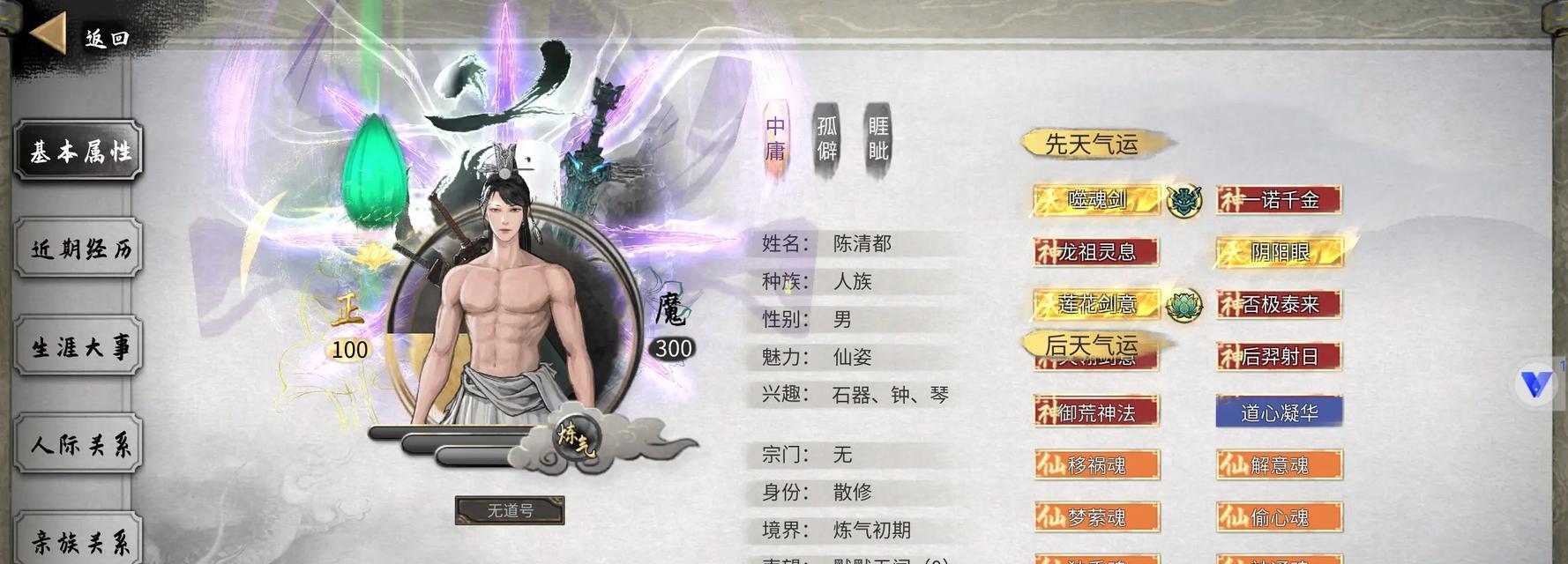Select the 孤僻 personality tag
Screen dimensions: 1568x564
[826, 139]
